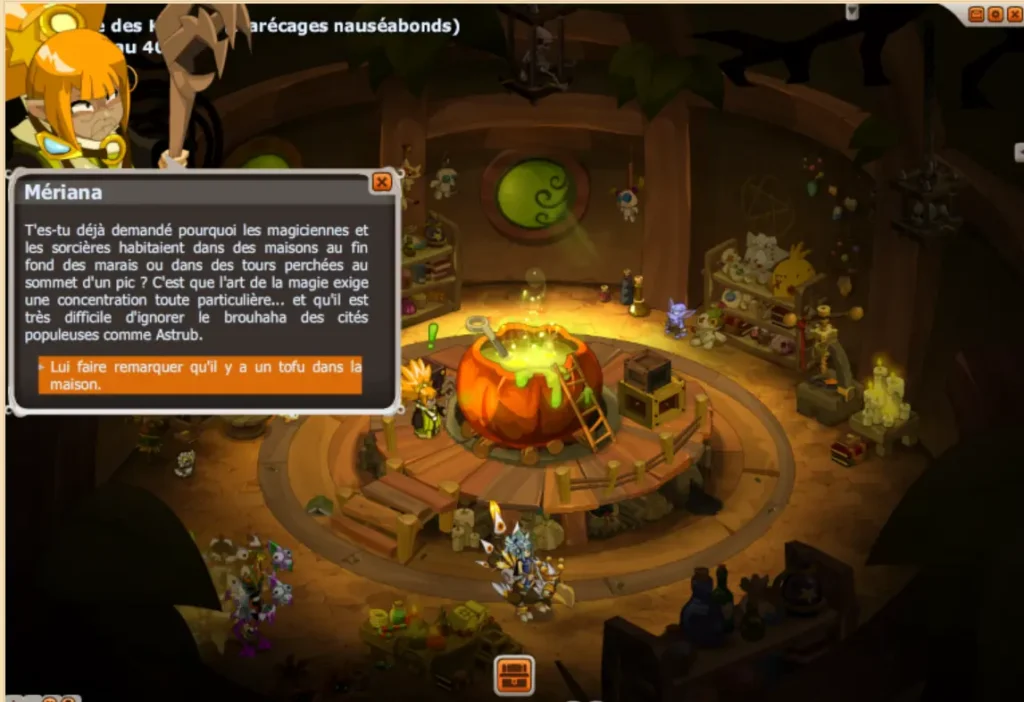Open options with the gear button
Viewport: 1024px width, 702px height.
(x=995, y=13)
